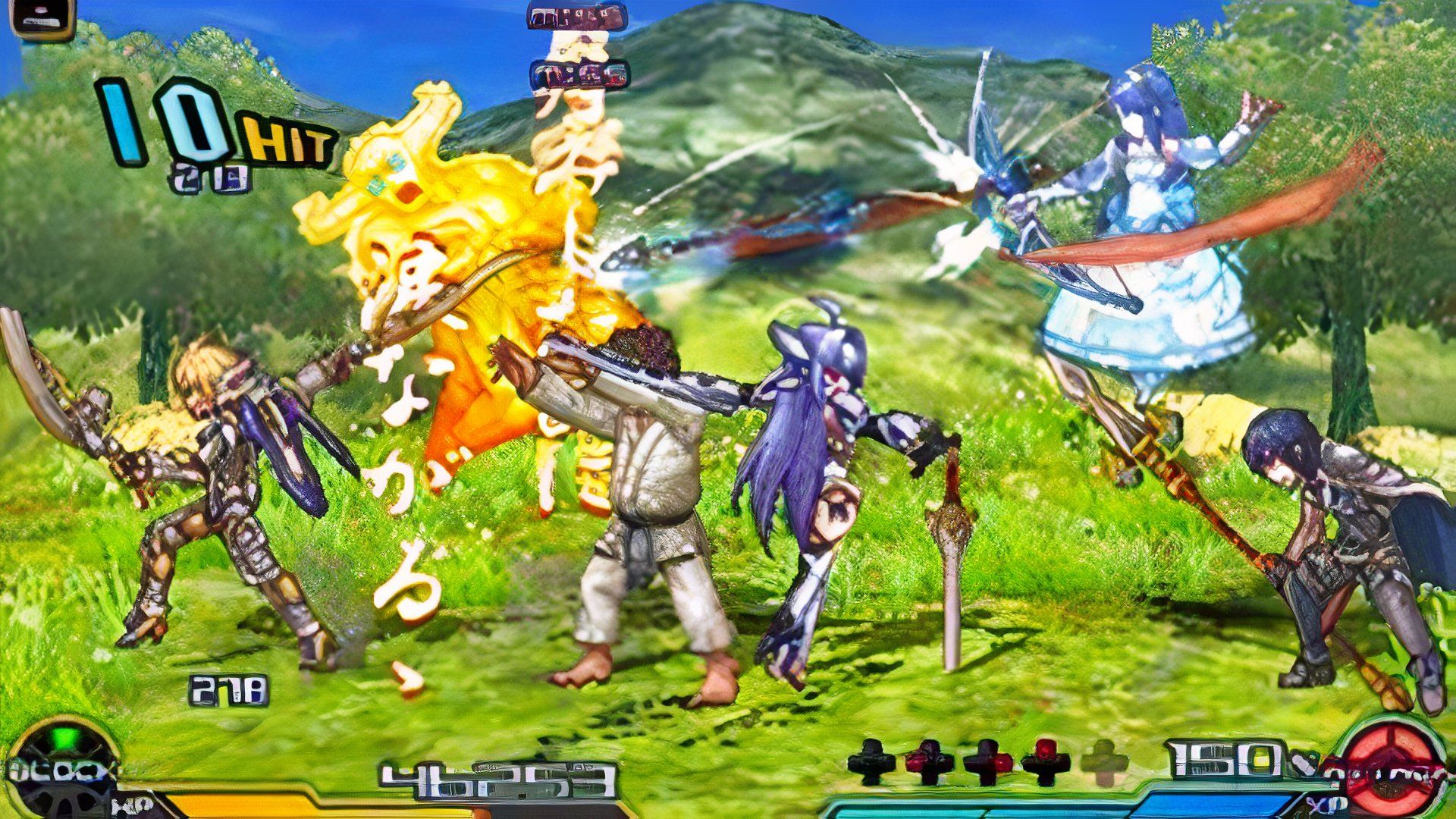The image size is (1456, 819).
Task: Click the third dark cross icon
Action: point(987,760)
